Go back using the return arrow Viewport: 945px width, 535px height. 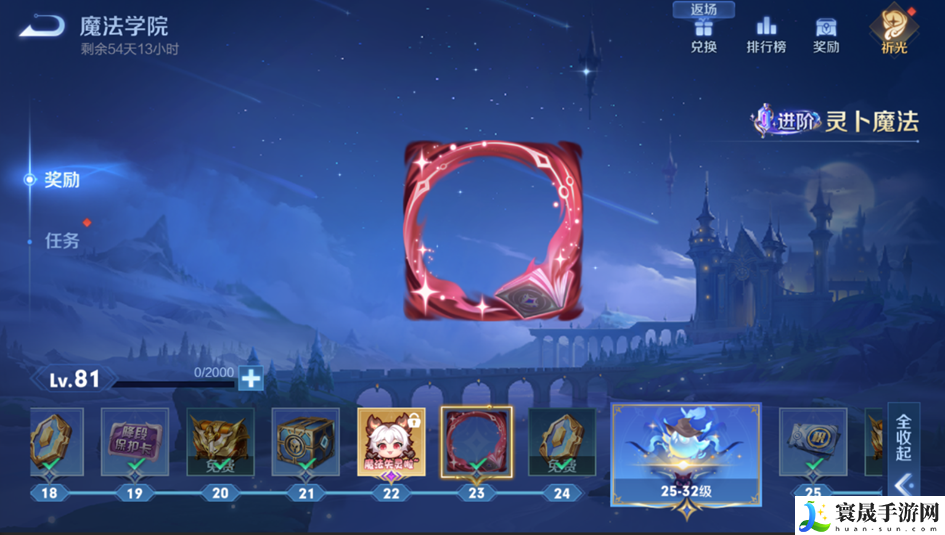pyautogui.click(x=41, y=27)
